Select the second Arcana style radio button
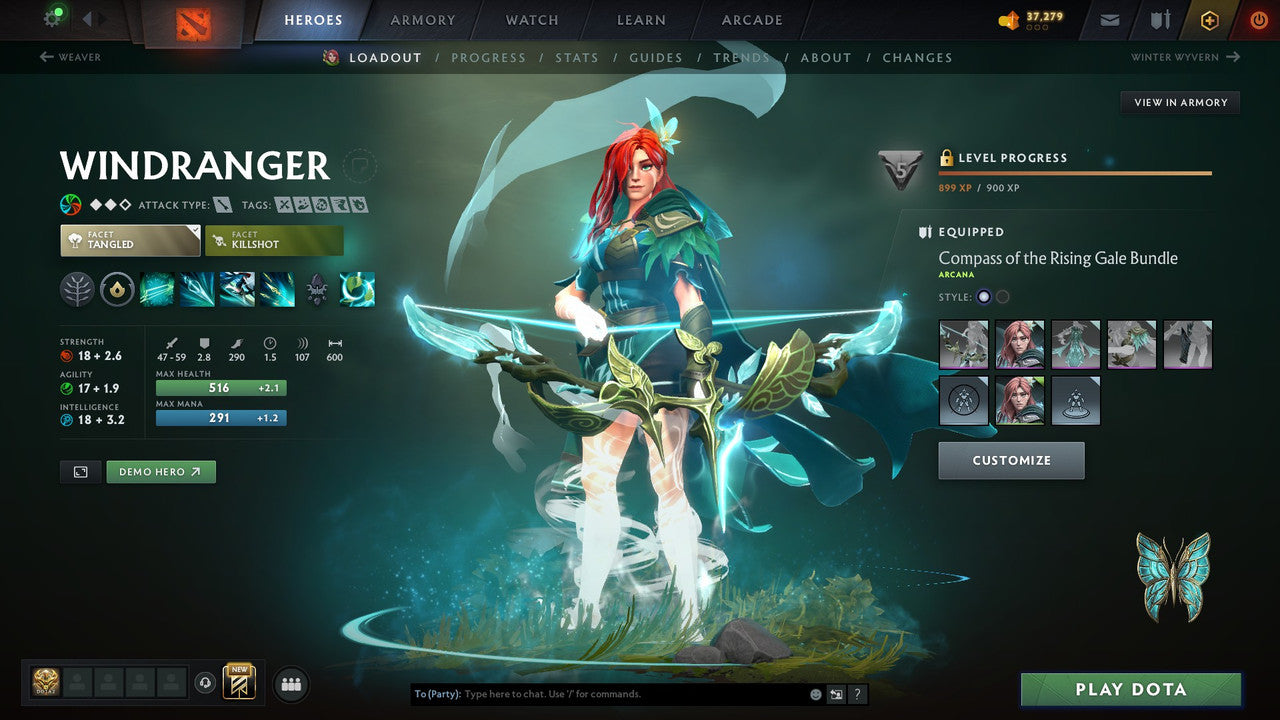 (x=1002, y=296)
